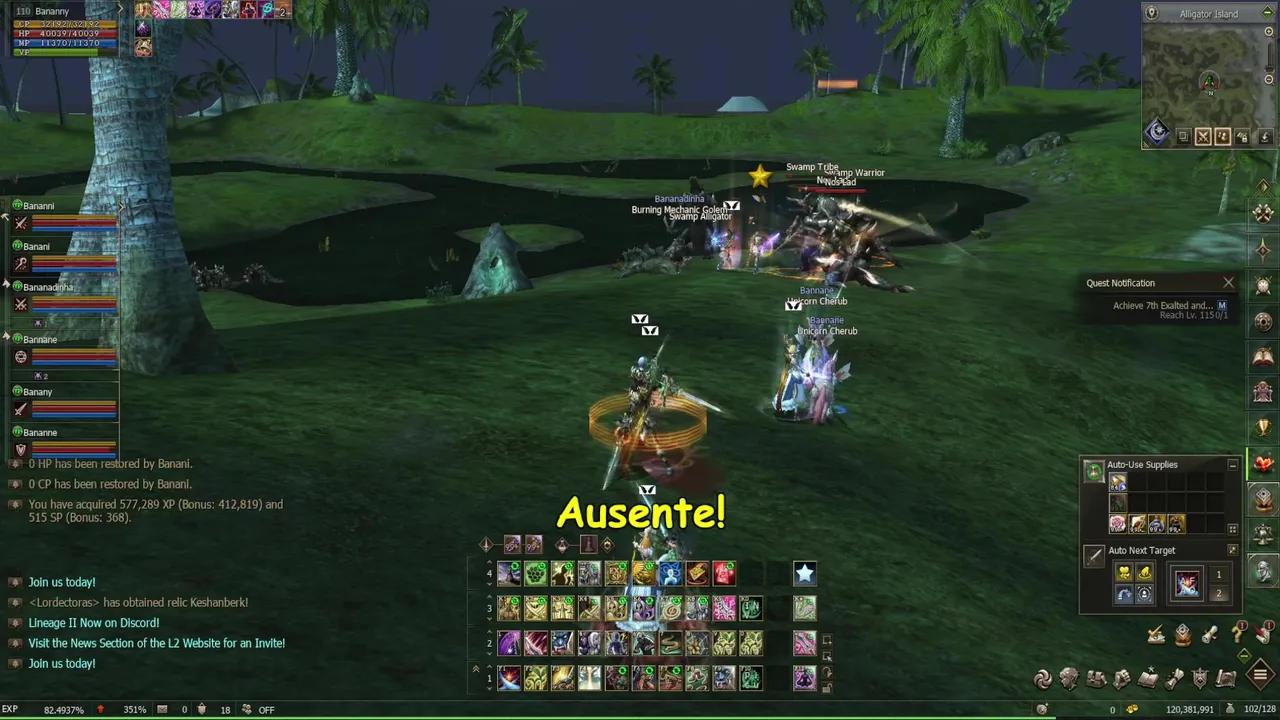
Task: Open the main menu hamburger diamond
Action: [x=1260, y=674]
